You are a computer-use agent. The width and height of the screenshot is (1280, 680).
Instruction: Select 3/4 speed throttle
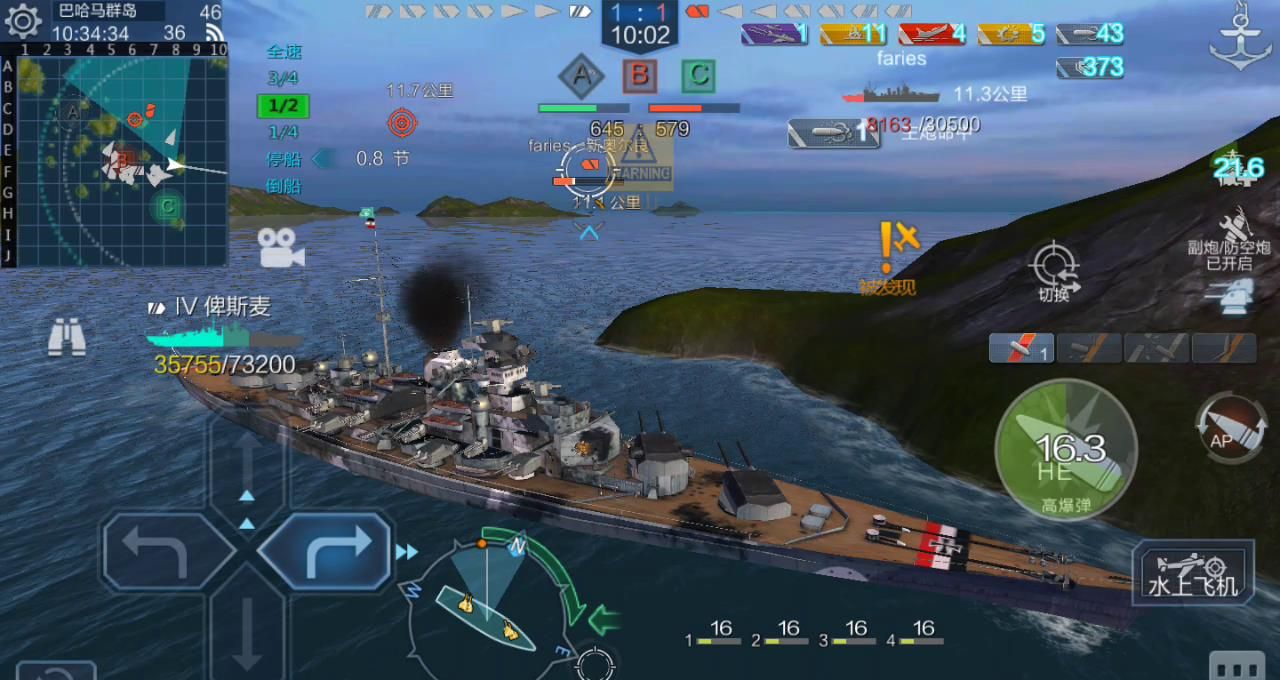(x=283, y=79)
